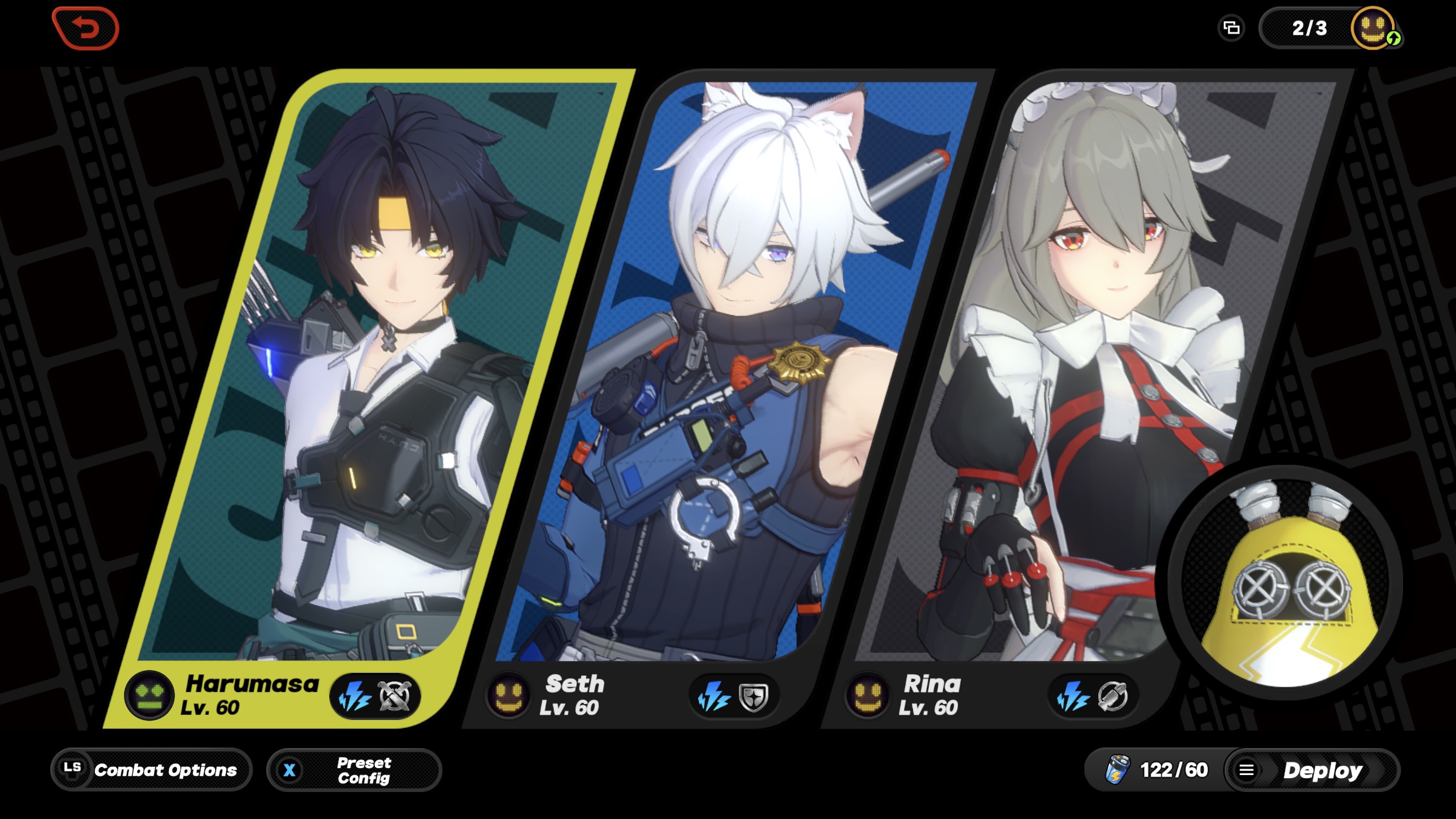Click Rina's Electric attribute icon
Screen dimensions: 1456x819
[x=1073, y=696]
